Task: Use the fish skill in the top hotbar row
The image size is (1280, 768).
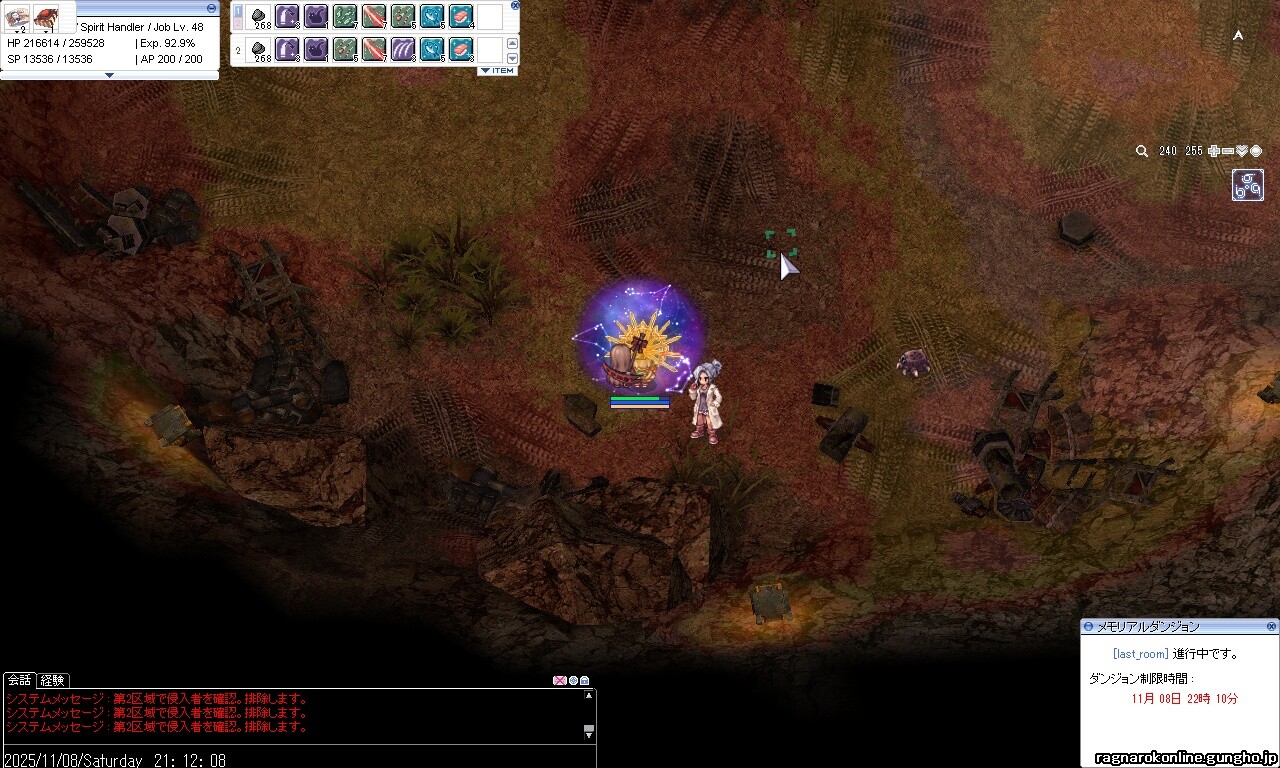Action: (x=432, y=16)
